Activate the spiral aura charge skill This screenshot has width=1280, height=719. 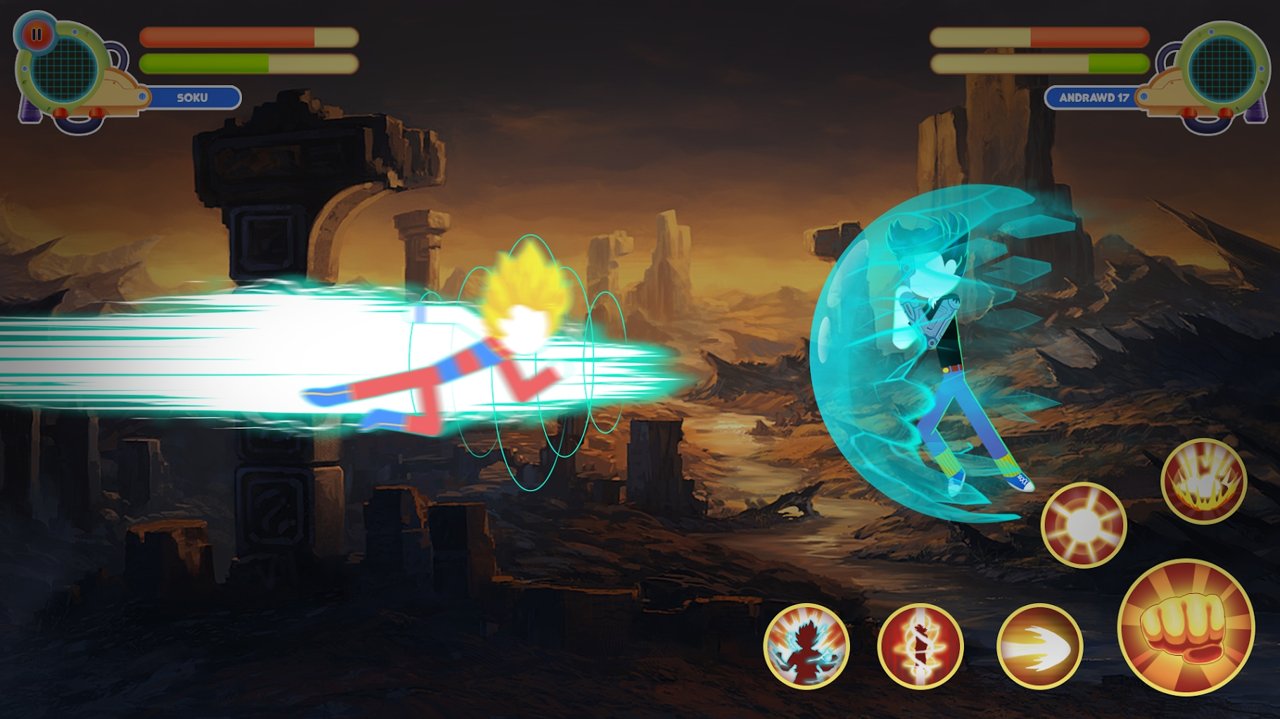[920, 646]
